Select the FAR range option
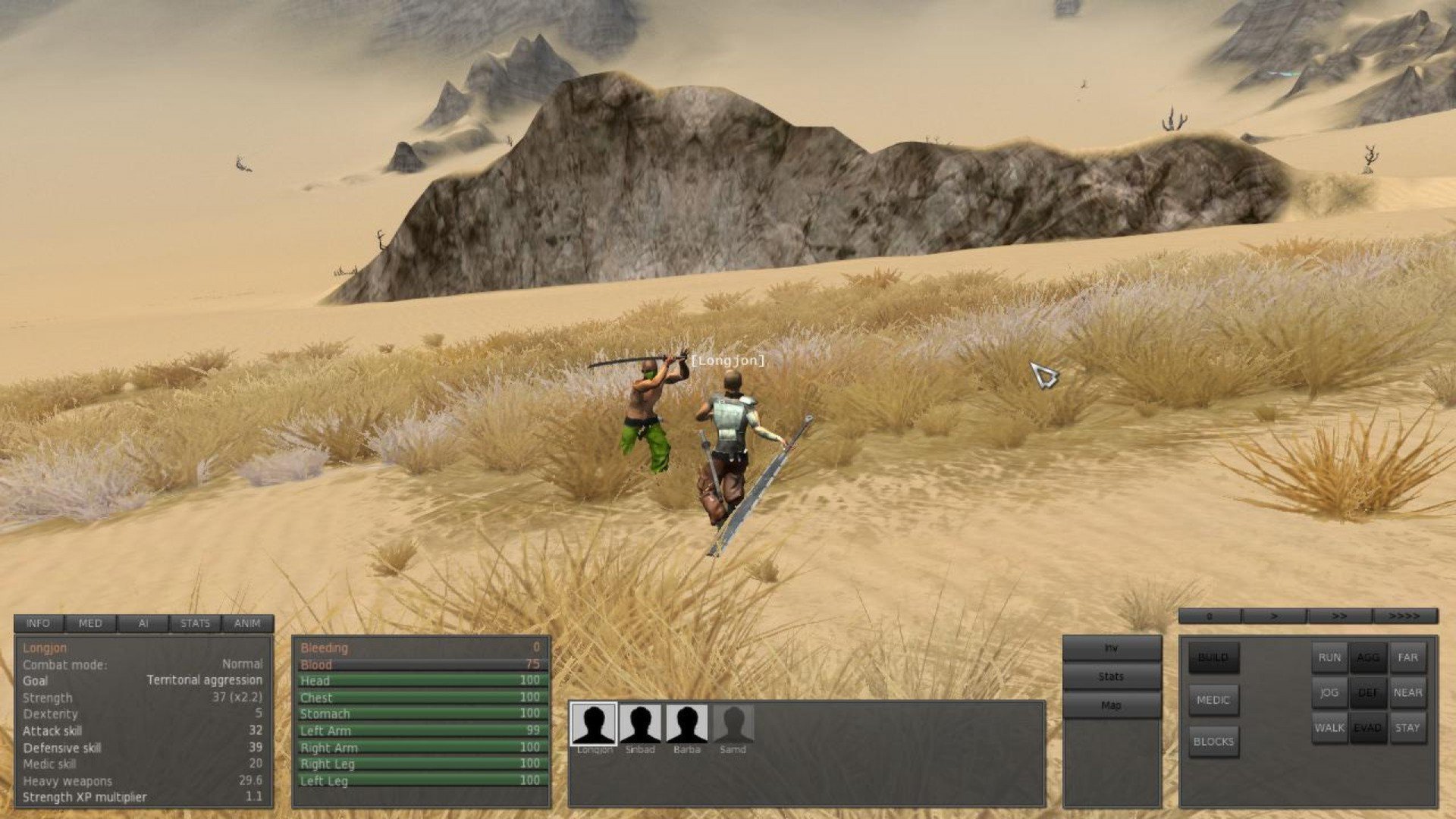 (1407, 657)
